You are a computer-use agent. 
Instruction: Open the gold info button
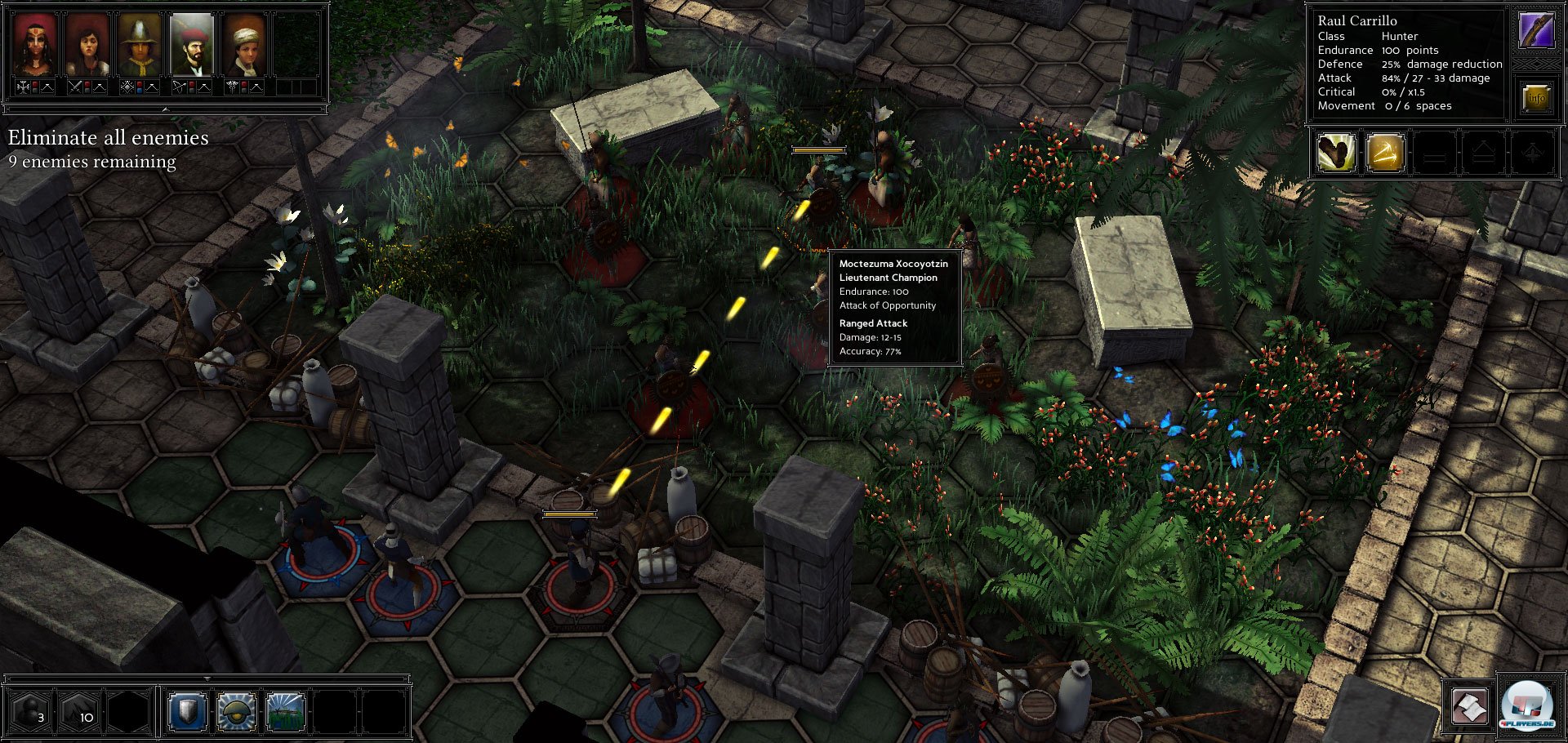click(1536, 98)
